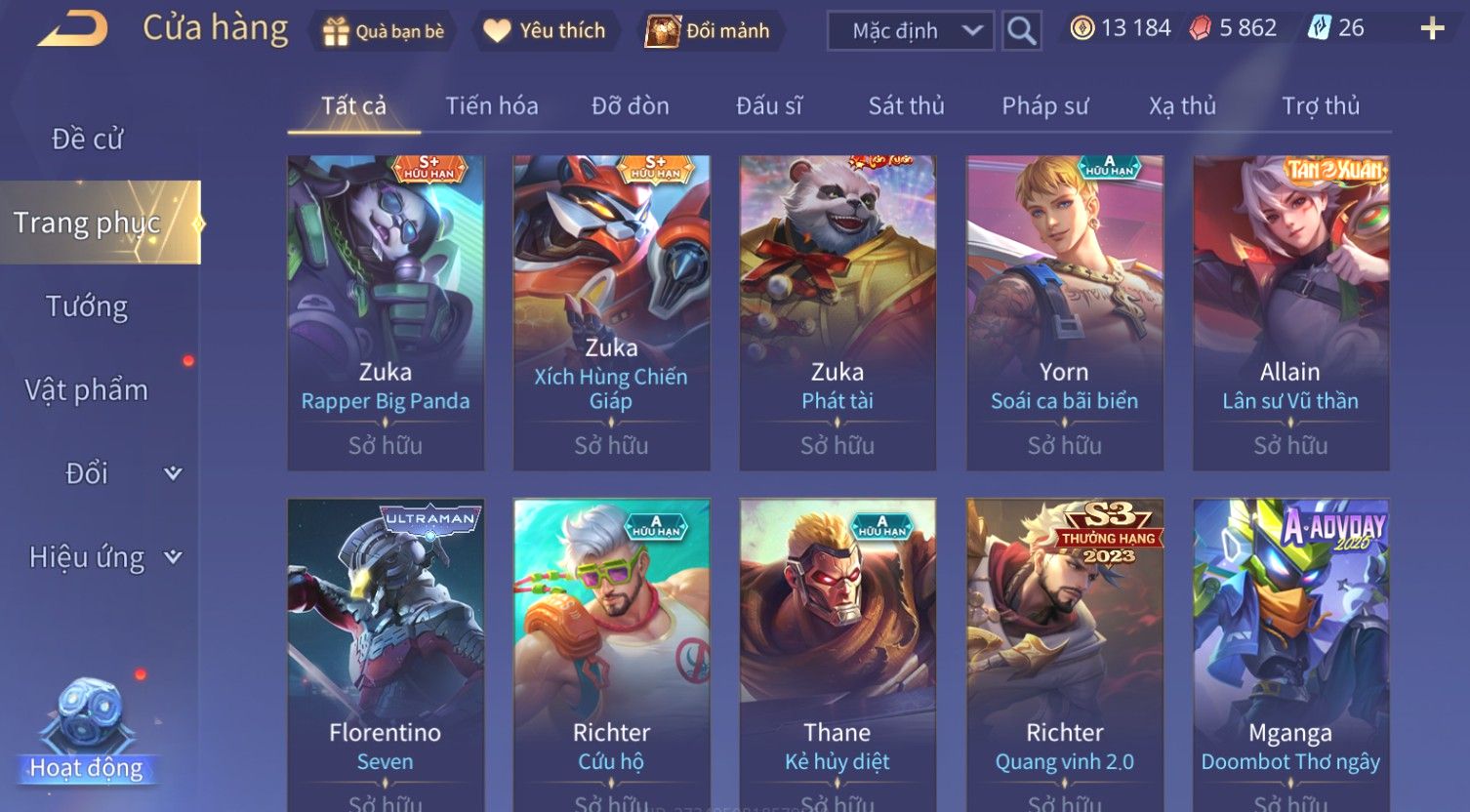Viewport: 1470px width, 812px height.
Task: Open the Đổi mảnh exchange
Action: 709,31
